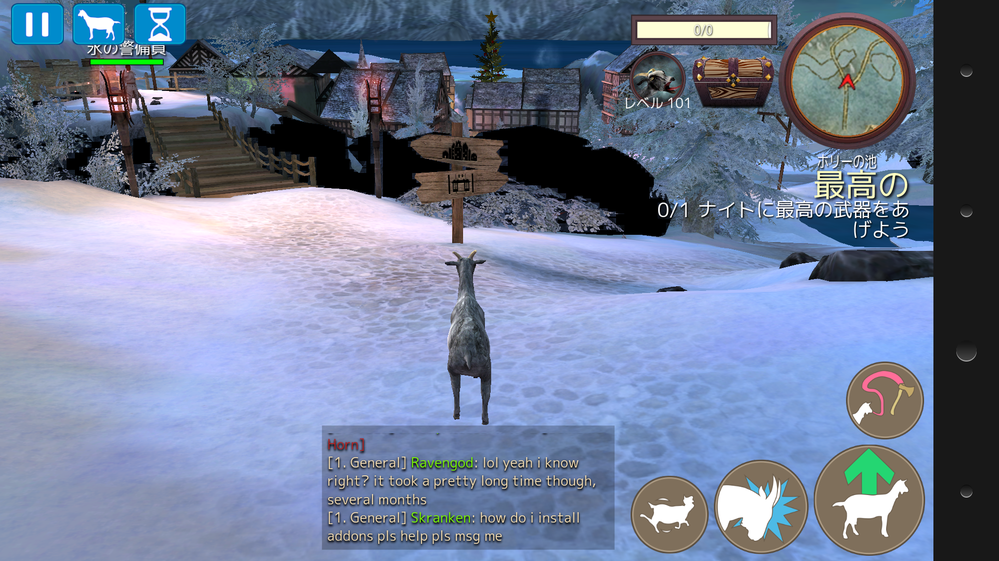Open the General chat box
The height and width of the screenshot is (561, 999).
coord(468,488)
